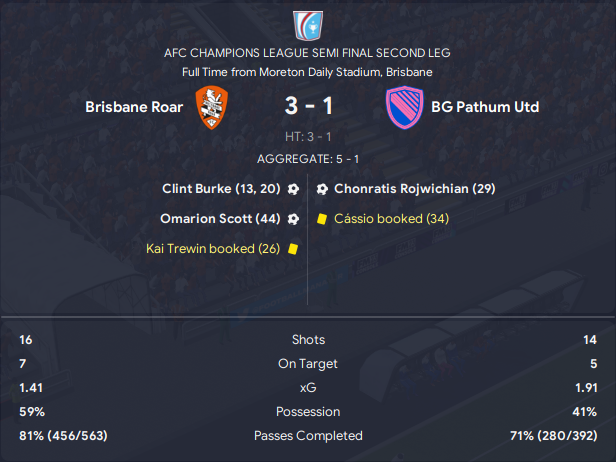Image resolution: width=616 pixels, height=462 pixels.
Task: Open the Brisbane Roar team name link
Action: pos(134,107)
